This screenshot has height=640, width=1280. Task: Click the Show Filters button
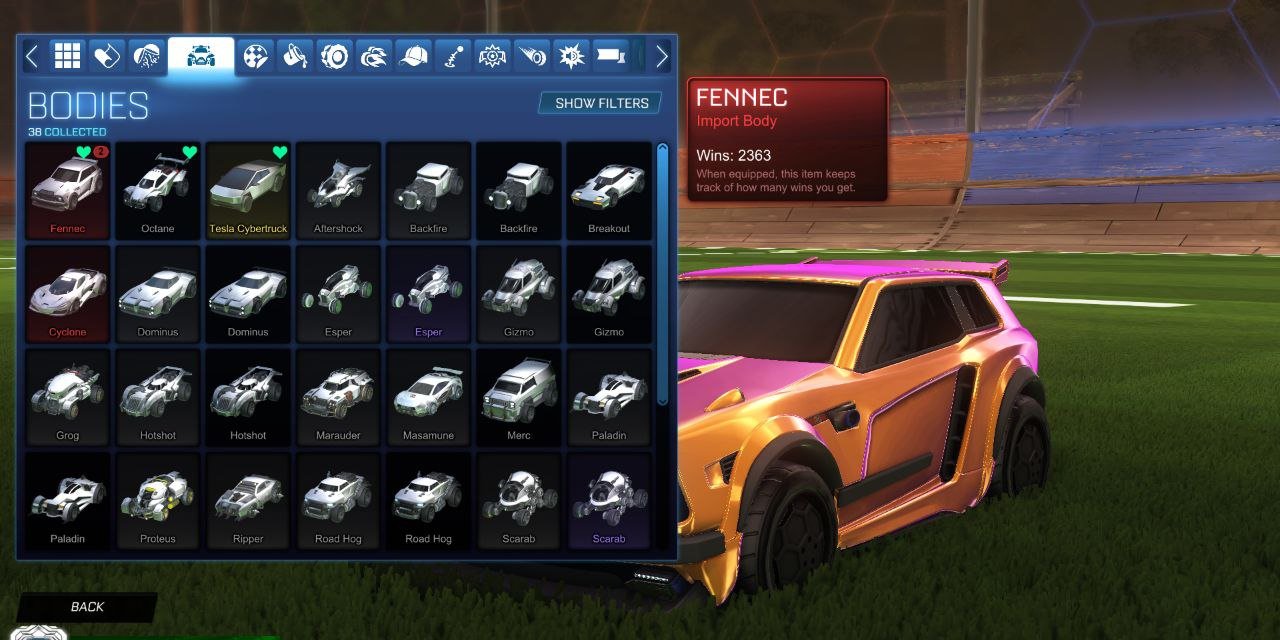(601, 103)
